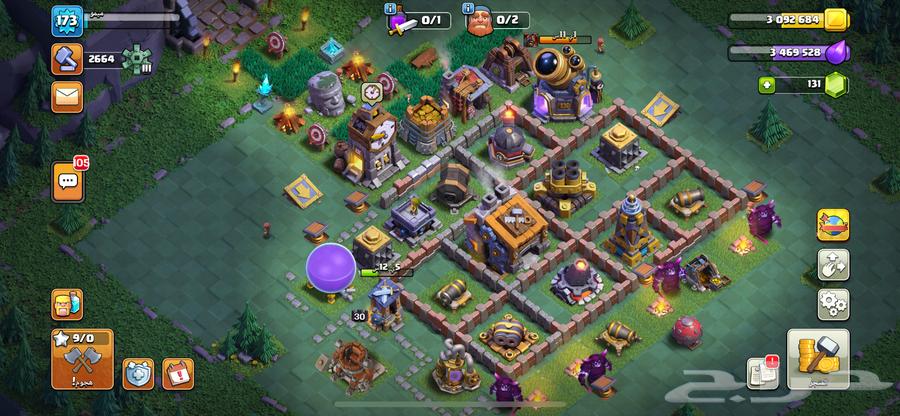Add gems with the green plus button
The height and width of the screenshot is (416, 900).
point(767,85)
